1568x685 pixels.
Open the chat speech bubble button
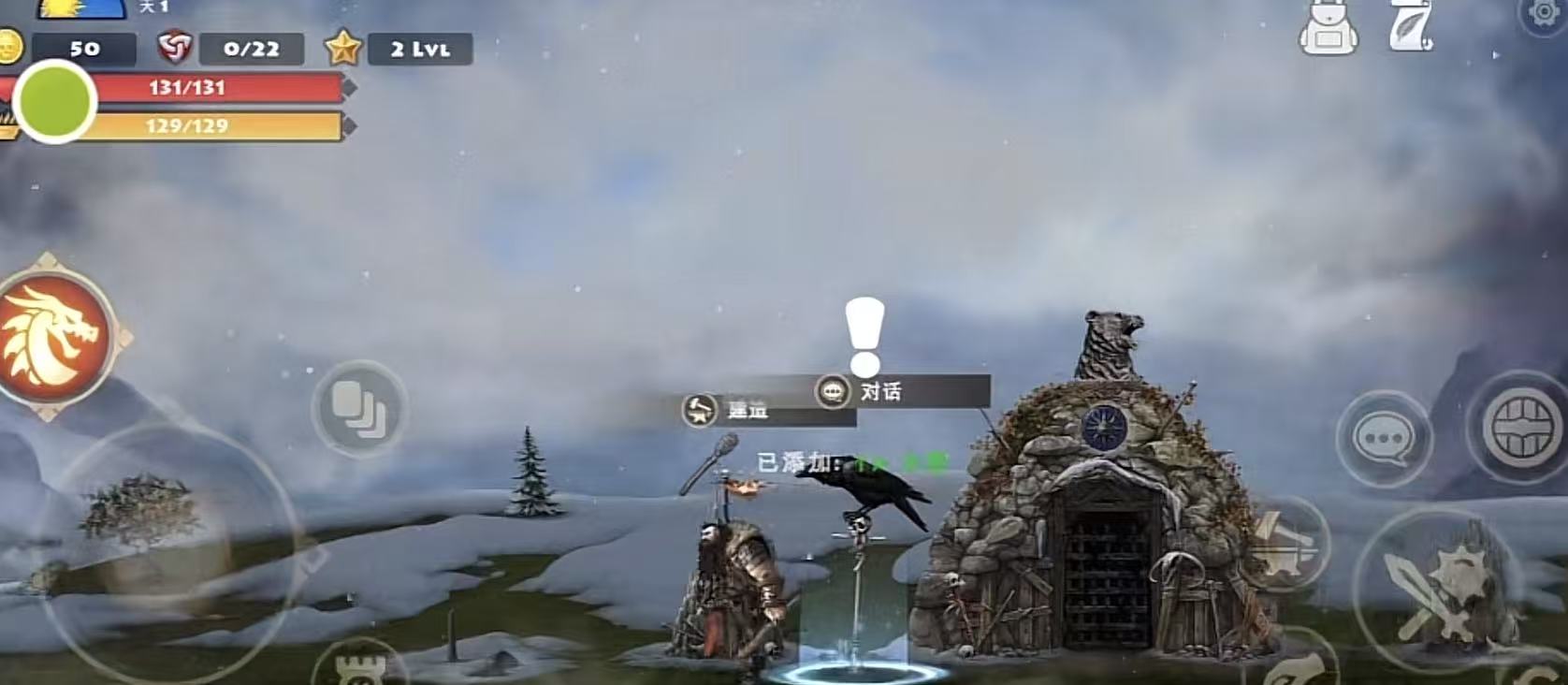pyautogui.click(x=1384, y=438)
